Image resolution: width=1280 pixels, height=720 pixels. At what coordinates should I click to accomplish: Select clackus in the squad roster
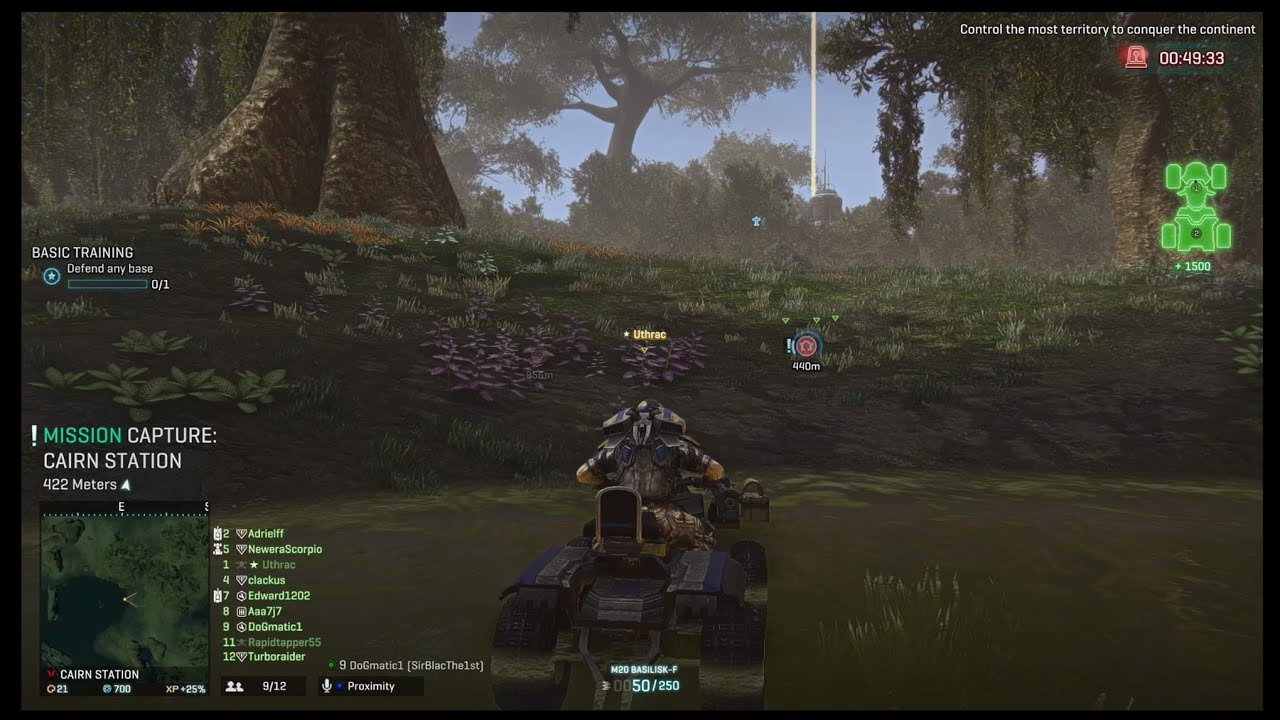[266, 580]
